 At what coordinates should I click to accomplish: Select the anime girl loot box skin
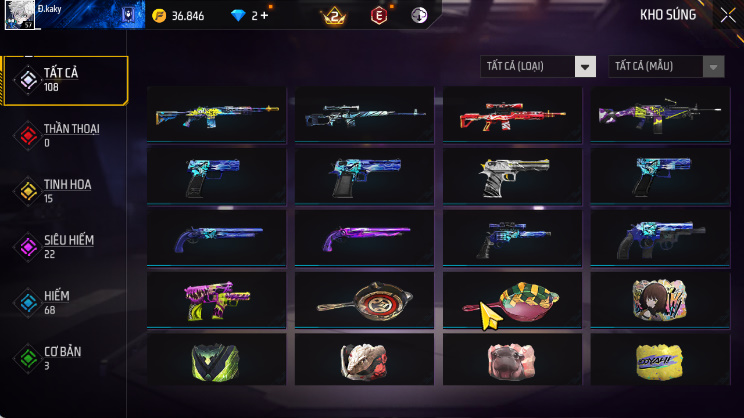[x=660, y=299]
